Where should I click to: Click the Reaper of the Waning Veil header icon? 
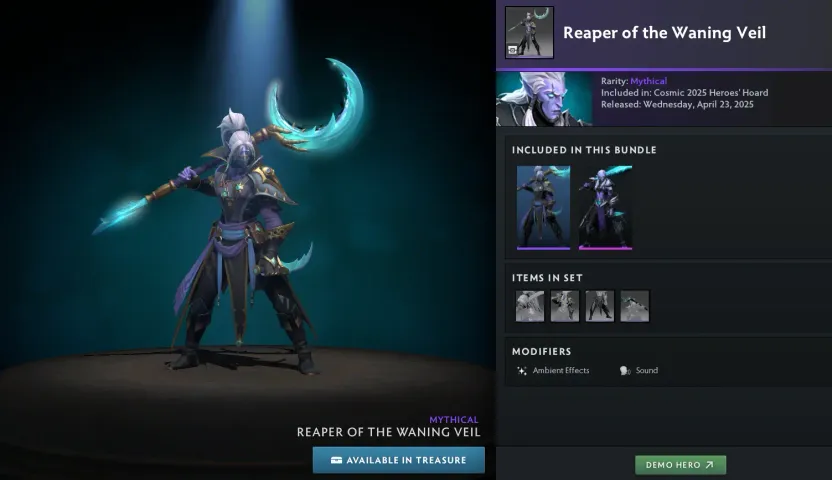(x=529, y=32)
